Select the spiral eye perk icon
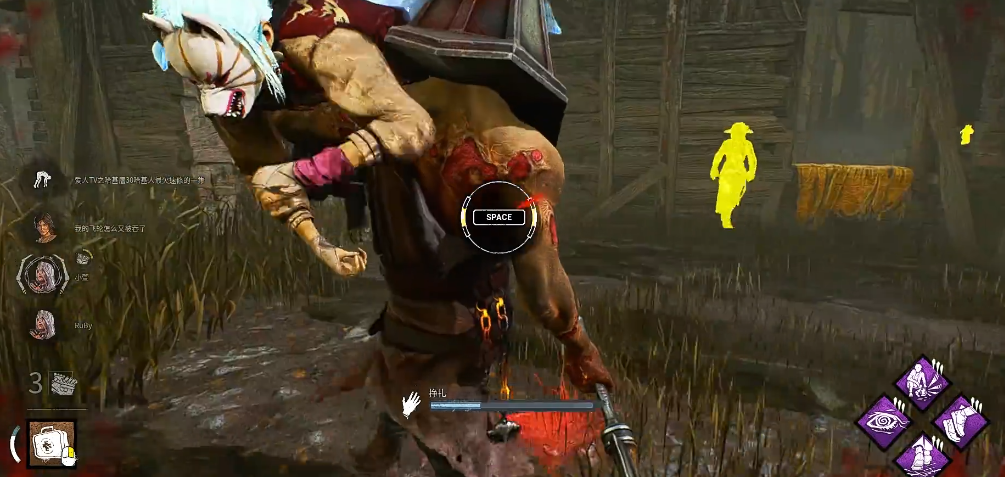The height and width of the screenshot is (477, 1005). (884, 421)
